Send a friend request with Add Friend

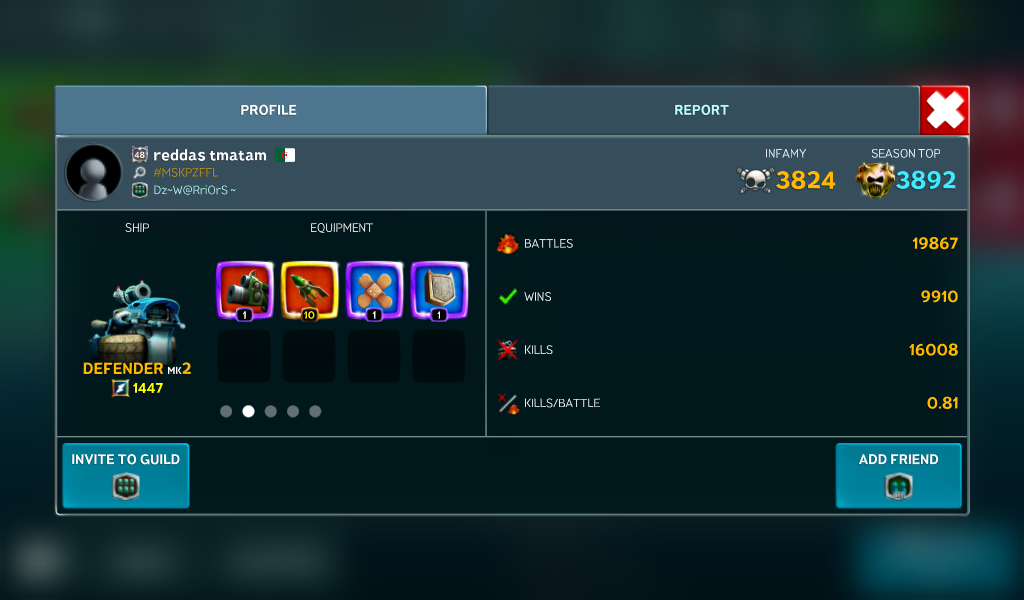coord(898,475)
